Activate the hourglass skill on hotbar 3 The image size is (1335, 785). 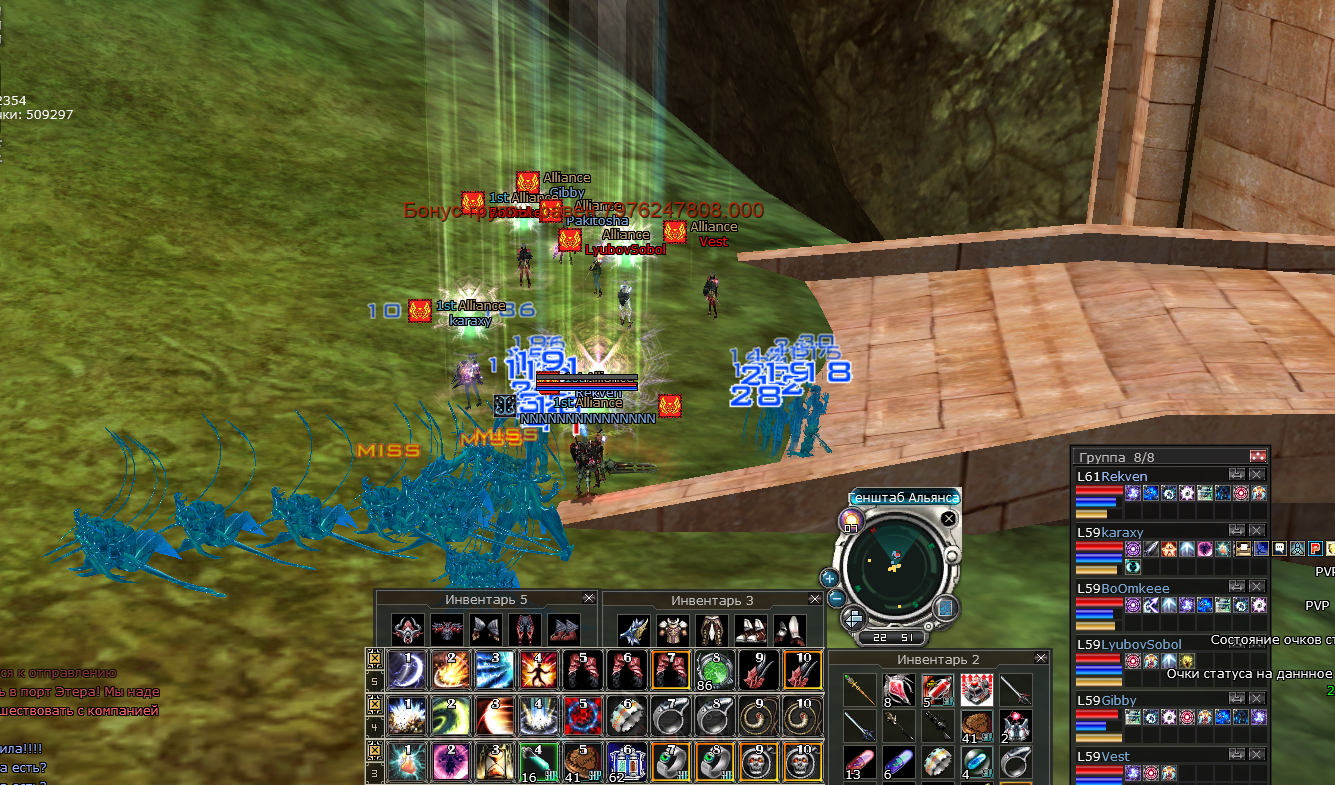tap(492, 760)
